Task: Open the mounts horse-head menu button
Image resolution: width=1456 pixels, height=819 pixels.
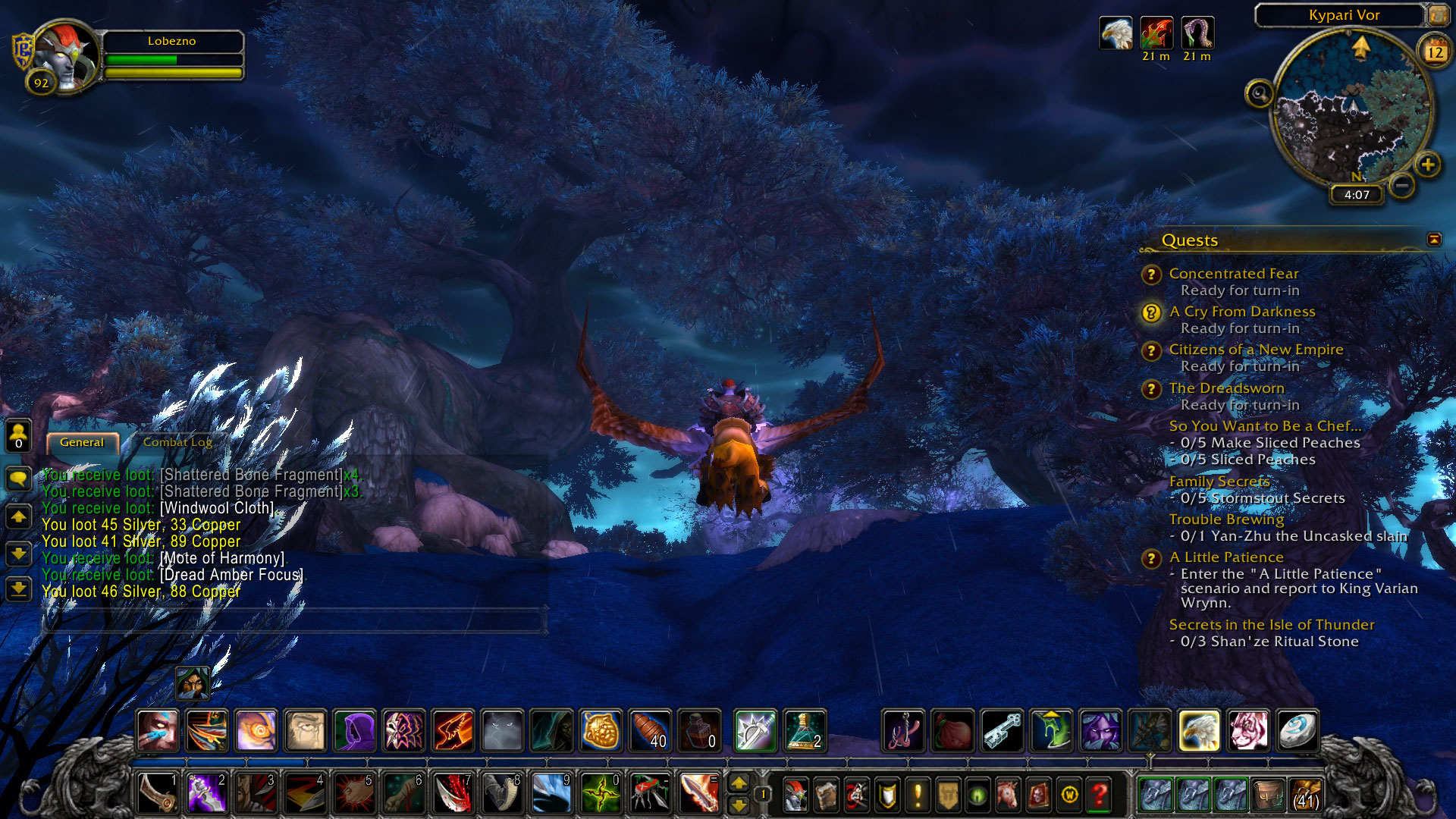Action: (1008, 795)
